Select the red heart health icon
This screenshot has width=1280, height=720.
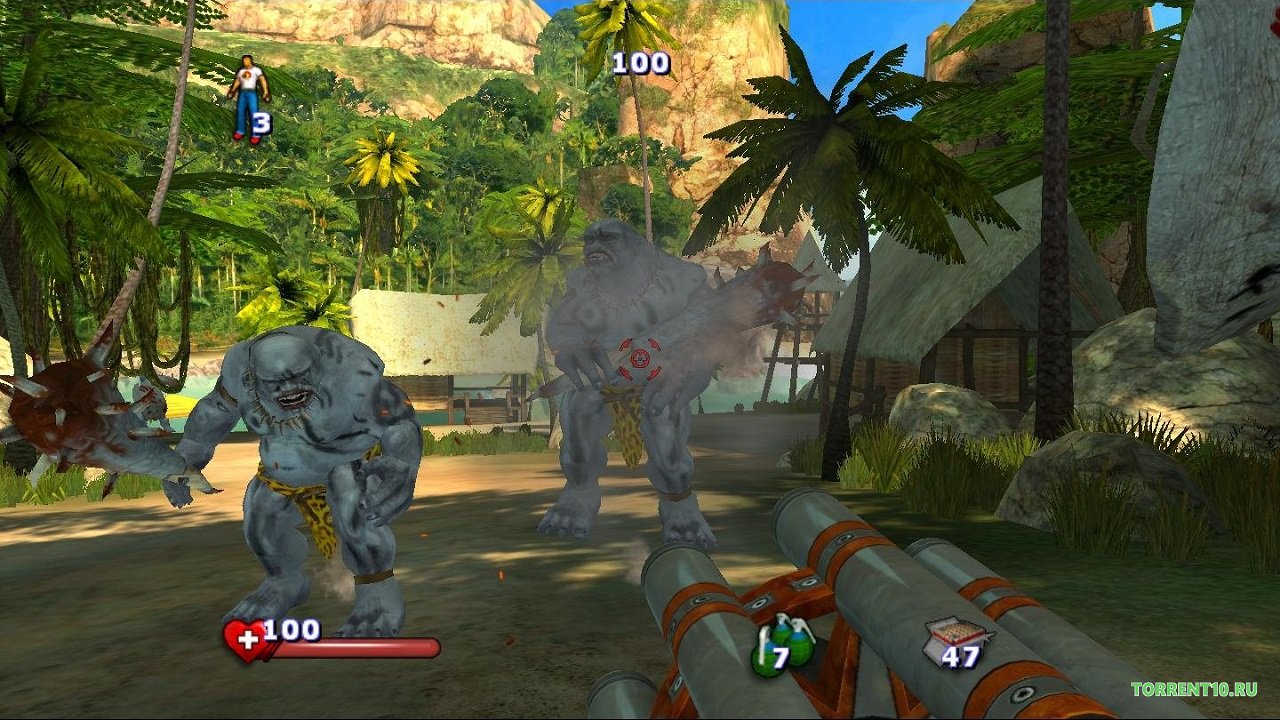(x=244, y=641)
